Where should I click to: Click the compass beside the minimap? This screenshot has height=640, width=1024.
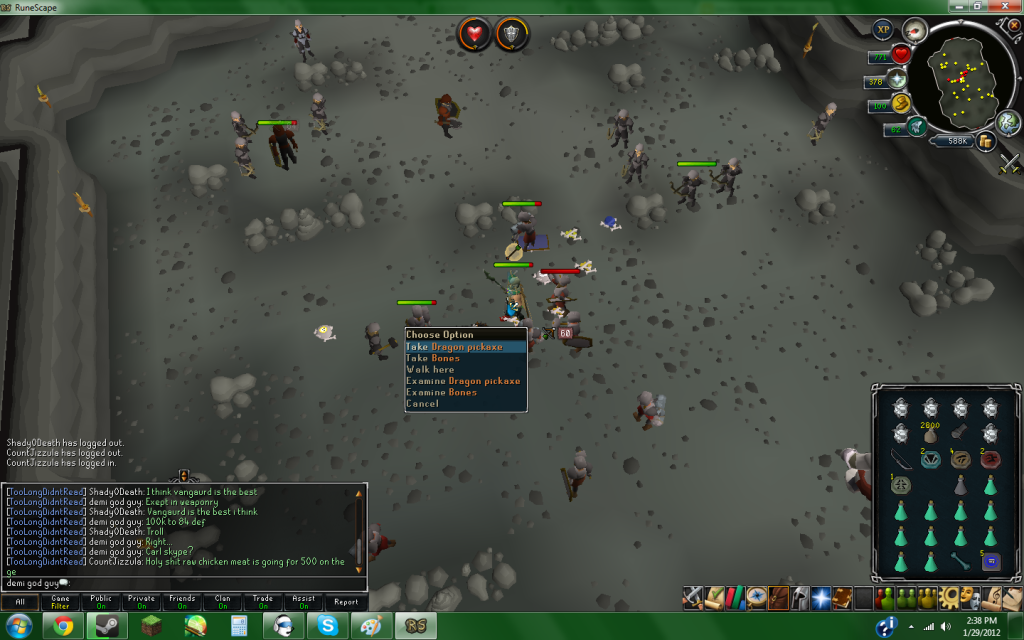(x=914, y=29)
